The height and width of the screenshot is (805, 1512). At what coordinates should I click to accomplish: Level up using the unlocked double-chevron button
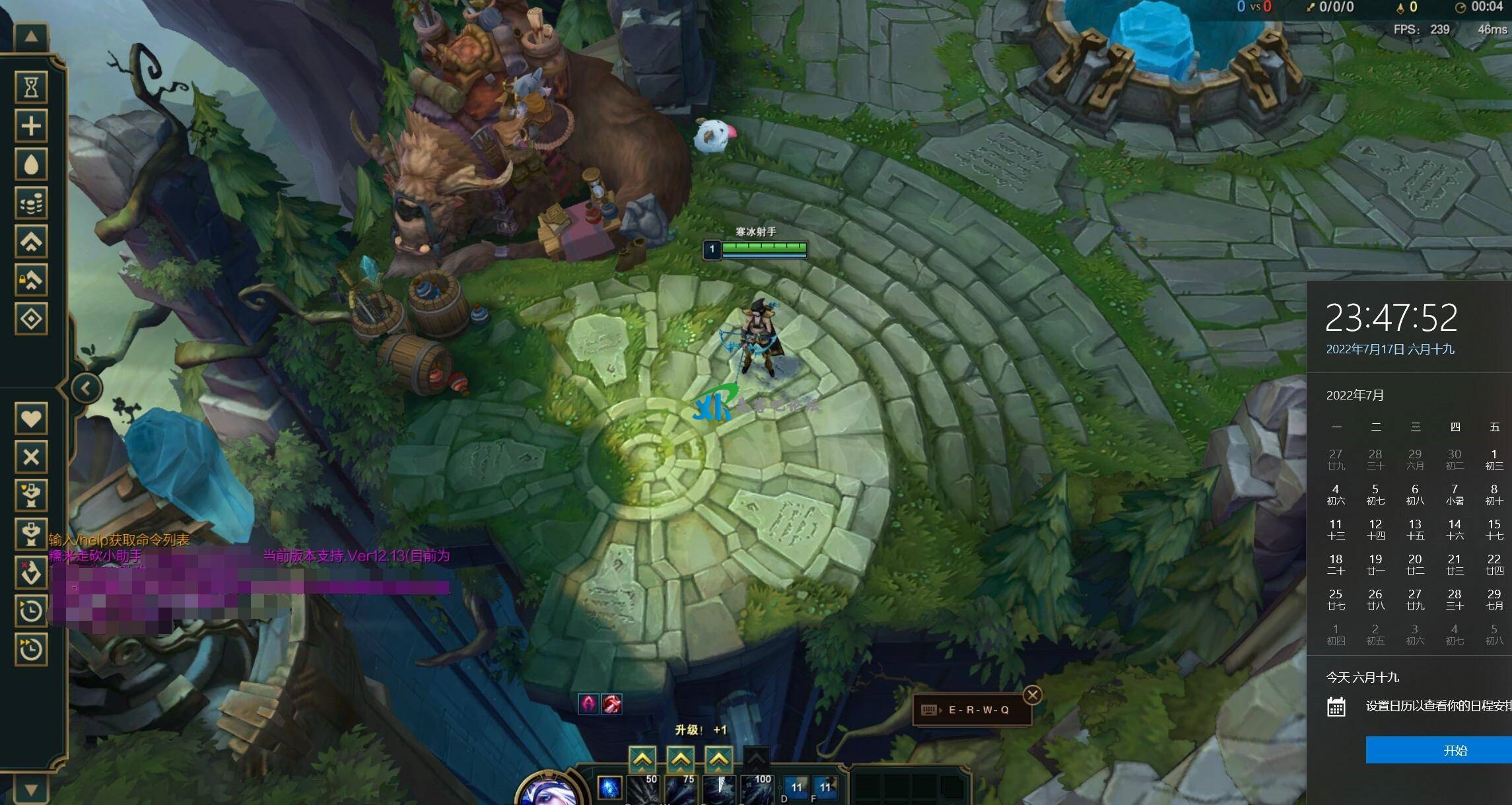[31, 242]
